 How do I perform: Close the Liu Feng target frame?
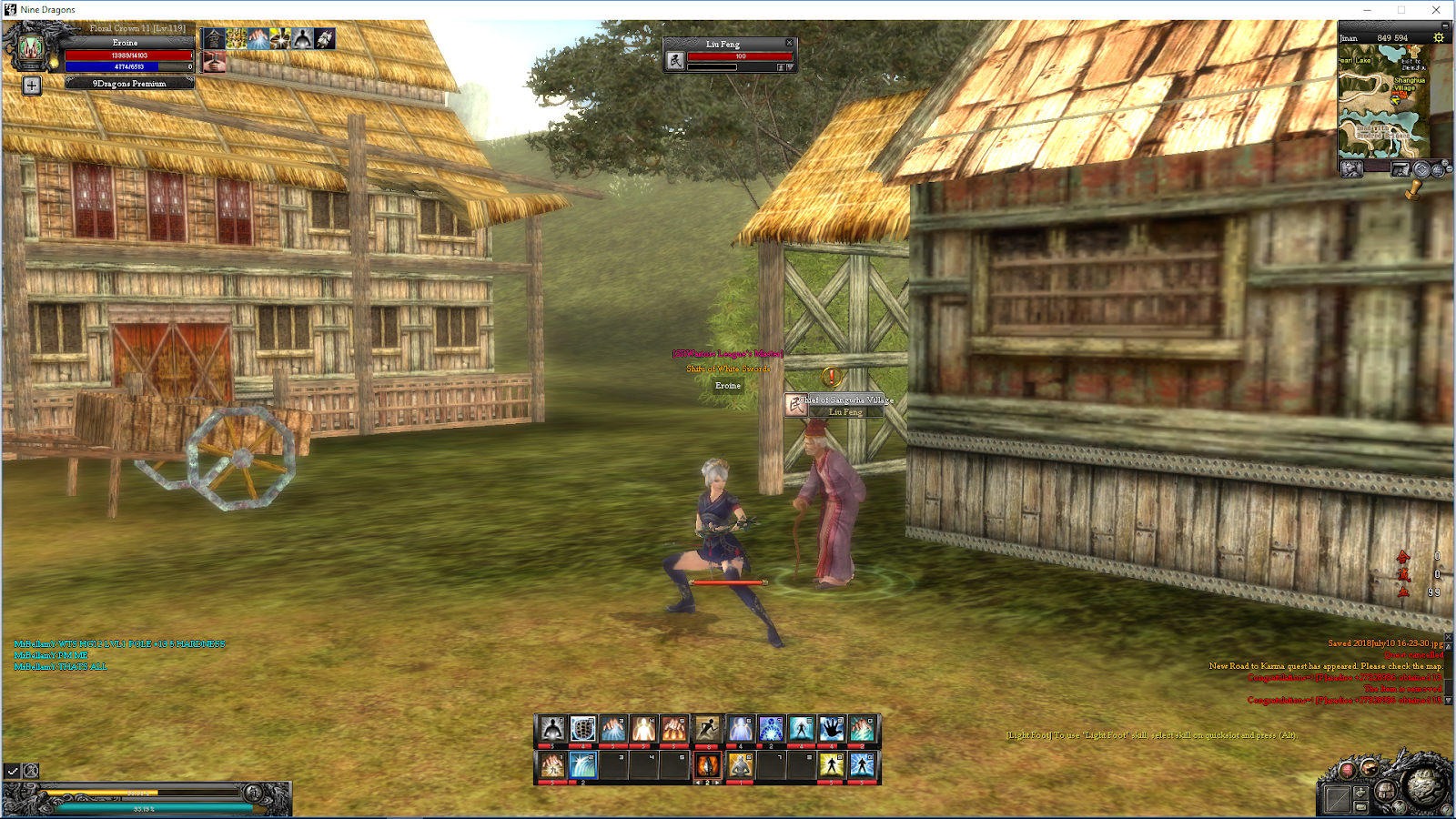click(x=789, y=43)
